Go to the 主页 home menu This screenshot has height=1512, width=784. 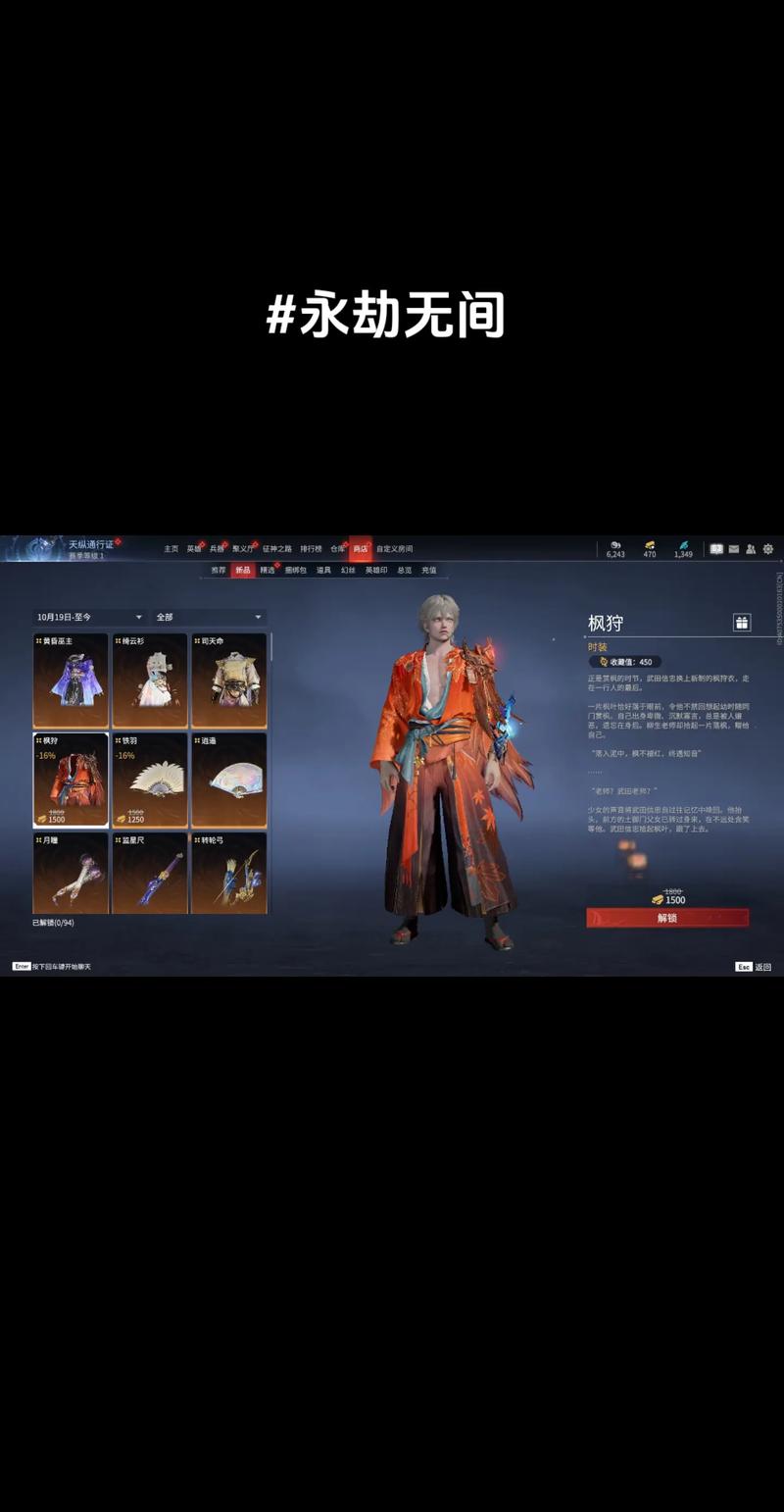[x=171, y=549]
